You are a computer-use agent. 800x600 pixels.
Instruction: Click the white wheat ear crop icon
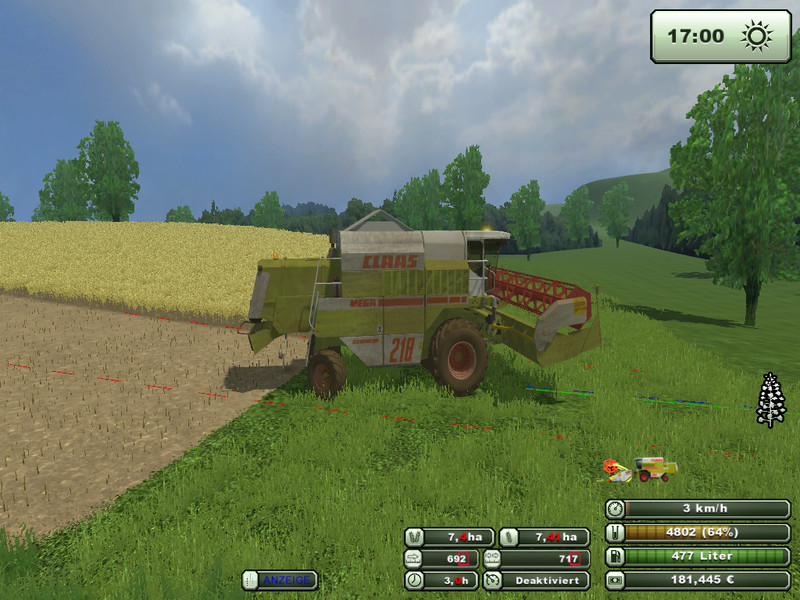770,400
